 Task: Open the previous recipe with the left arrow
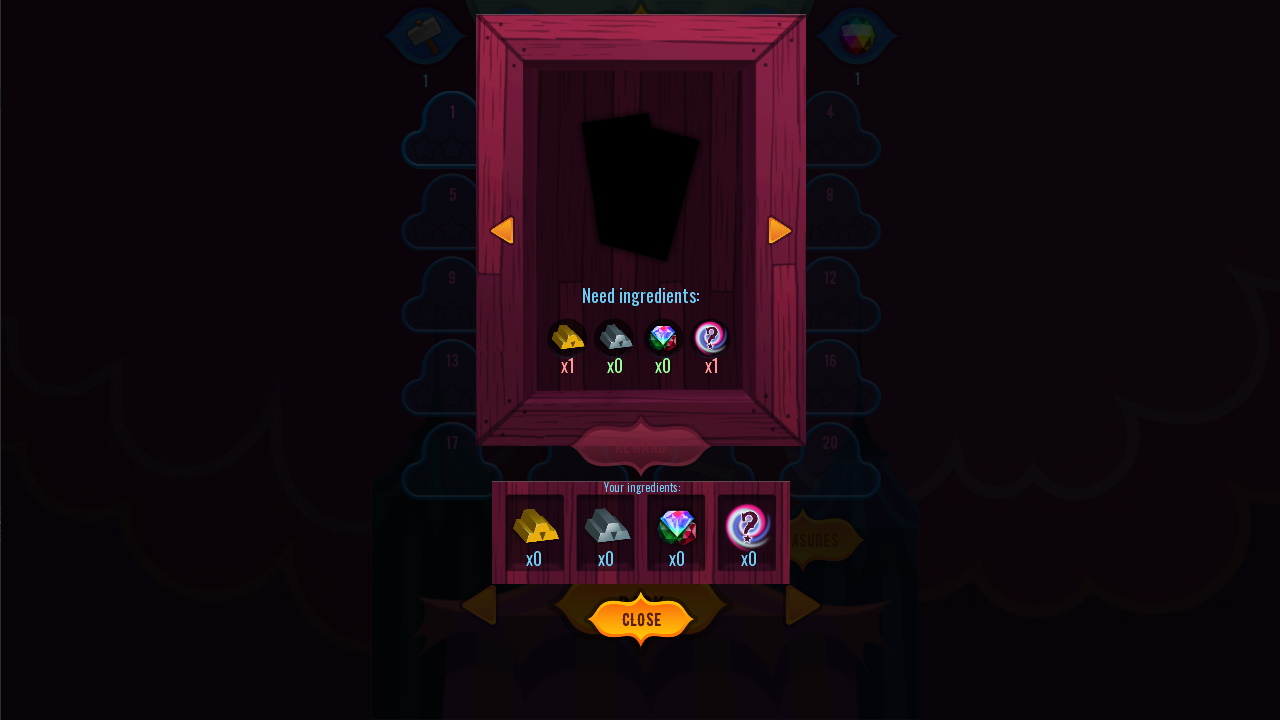(503, 230)
